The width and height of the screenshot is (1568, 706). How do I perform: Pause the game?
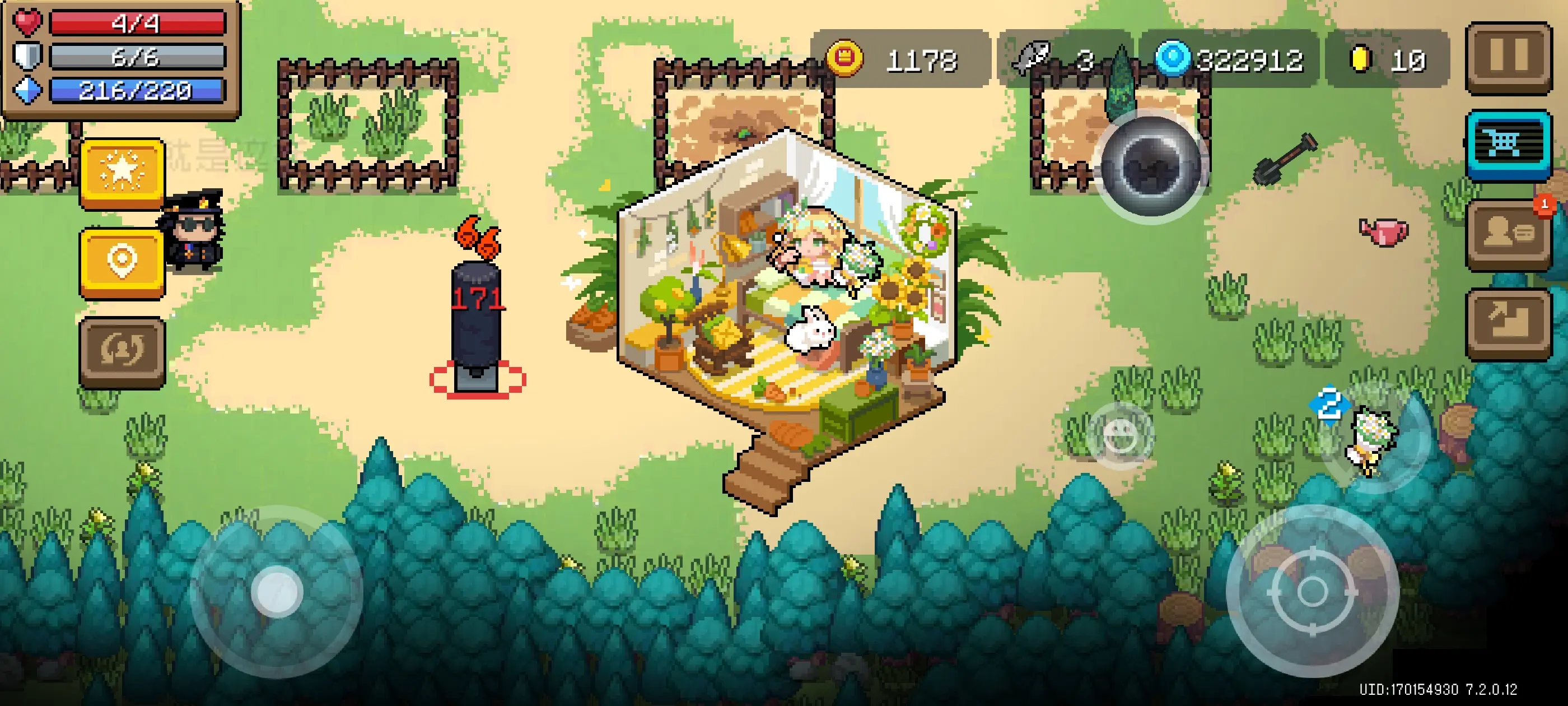click(x=1508, y=57)
